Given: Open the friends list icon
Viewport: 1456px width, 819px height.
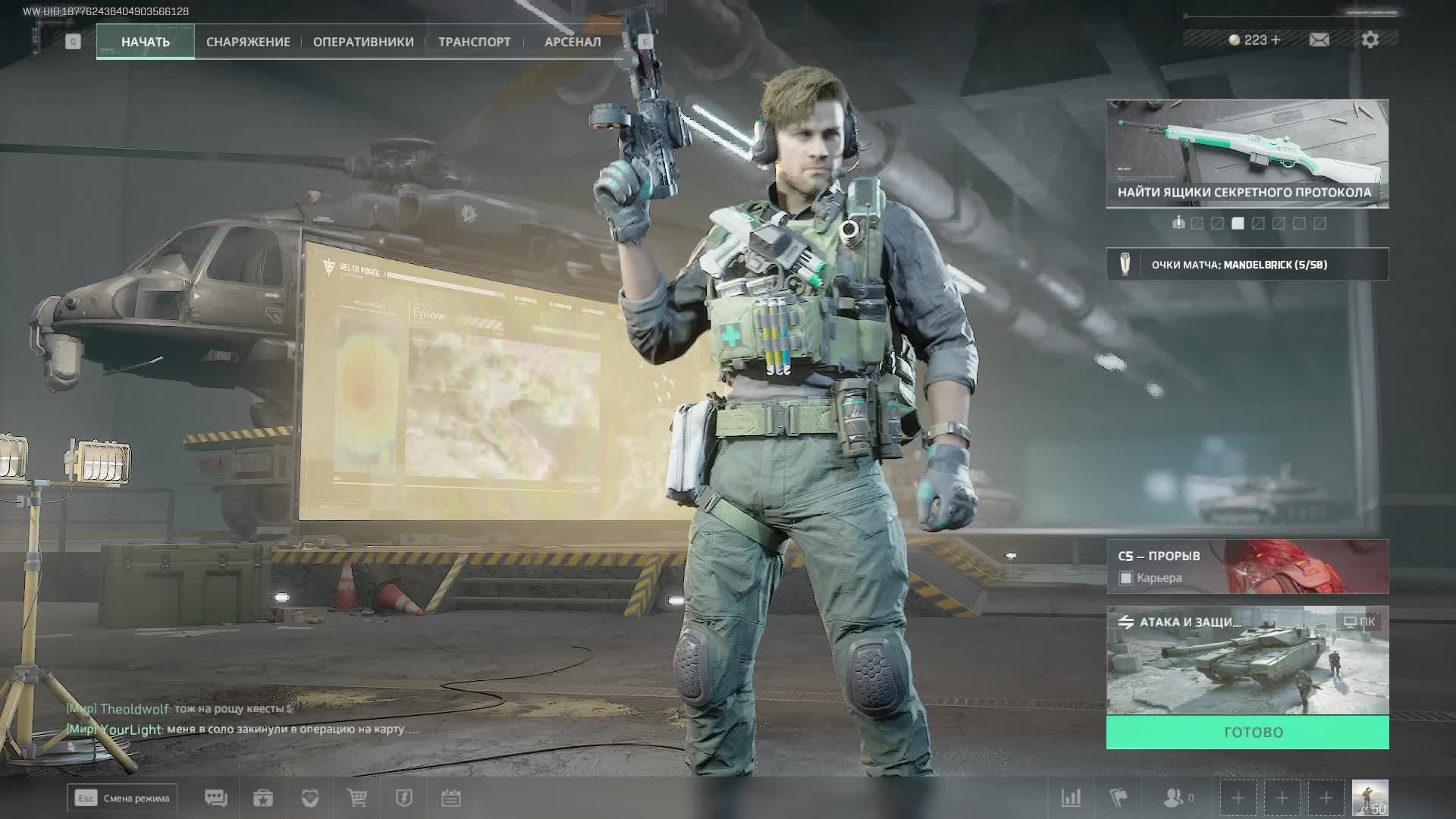Looking at the screenshot, I should 1174,798.
